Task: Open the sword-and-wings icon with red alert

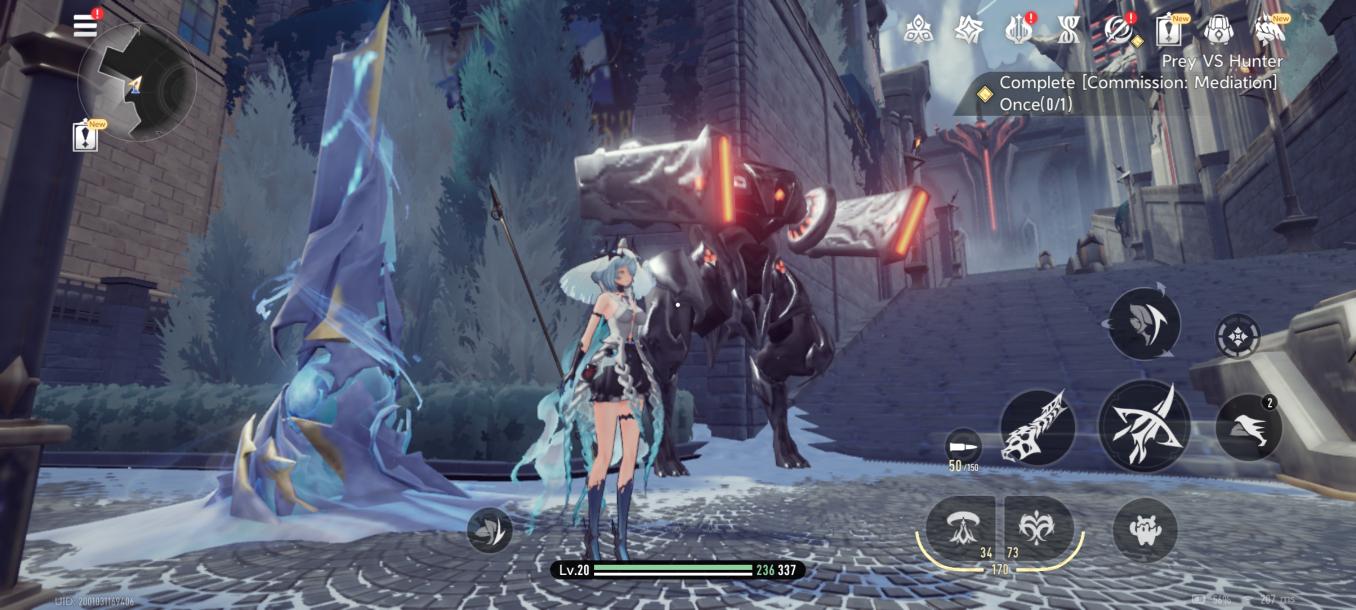Action: point(1018,30)
